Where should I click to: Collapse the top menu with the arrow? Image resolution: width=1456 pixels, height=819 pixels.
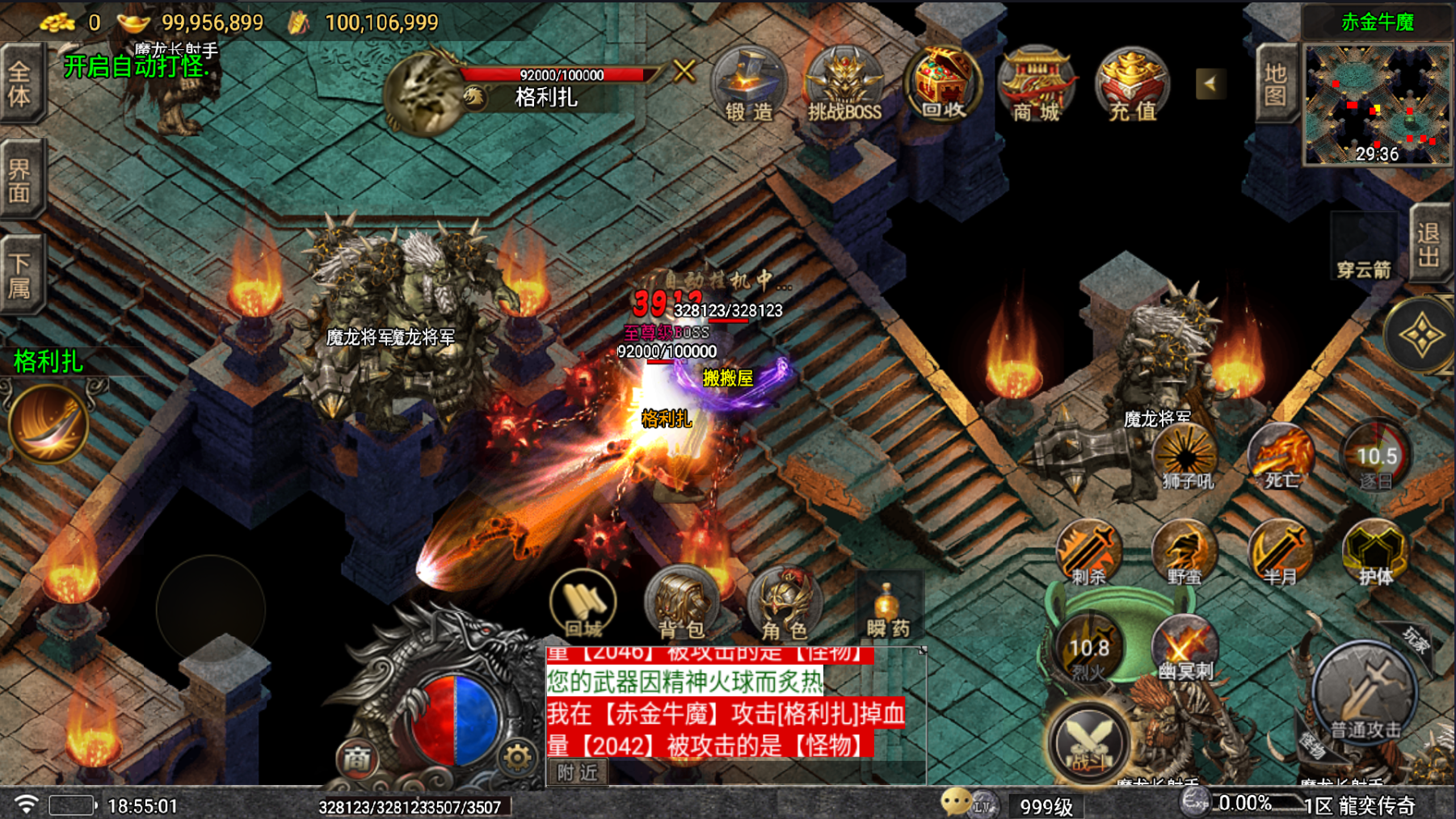[x=1210, y=83]
